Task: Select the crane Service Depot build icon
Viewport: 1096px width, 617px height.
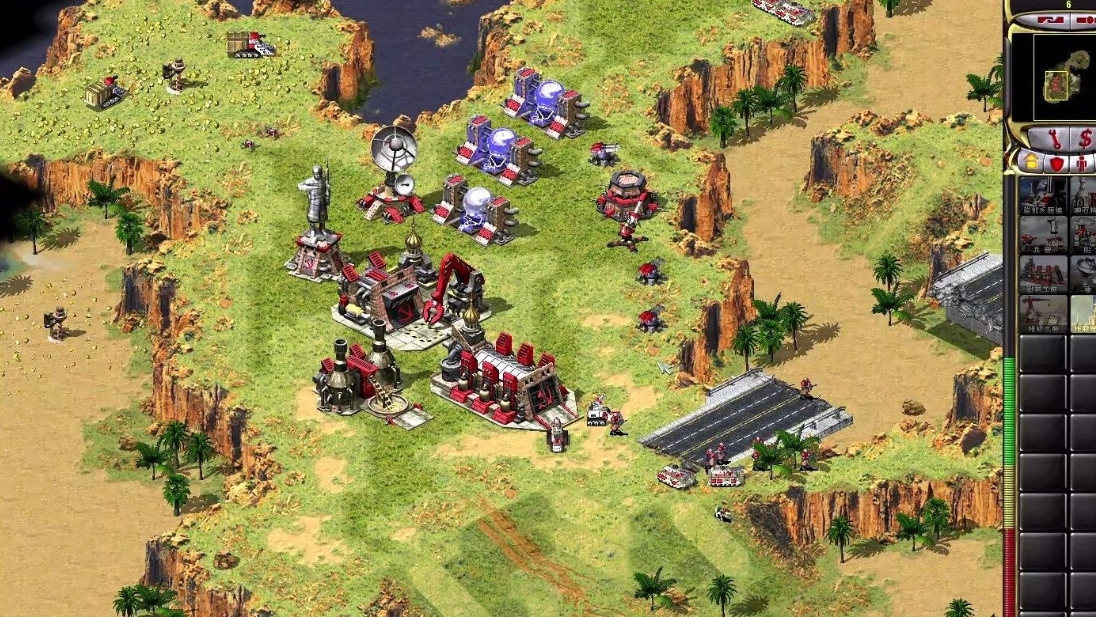Action: [x=1043, y=312]
